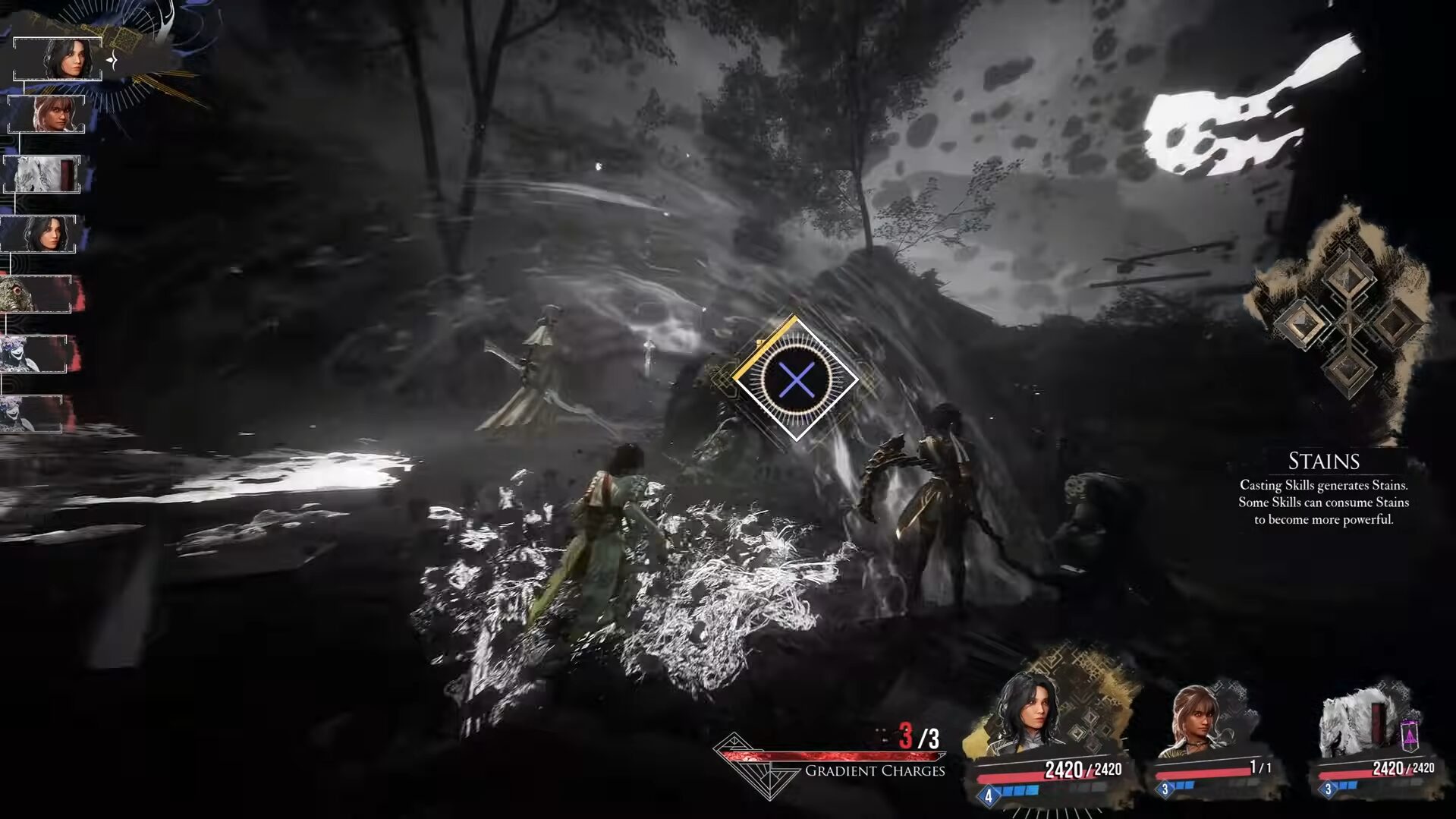Select the frog-like enemy in turn order
Image resolution: width=1456 pixels, height=819 pixels.
click(x=36, y=294)
